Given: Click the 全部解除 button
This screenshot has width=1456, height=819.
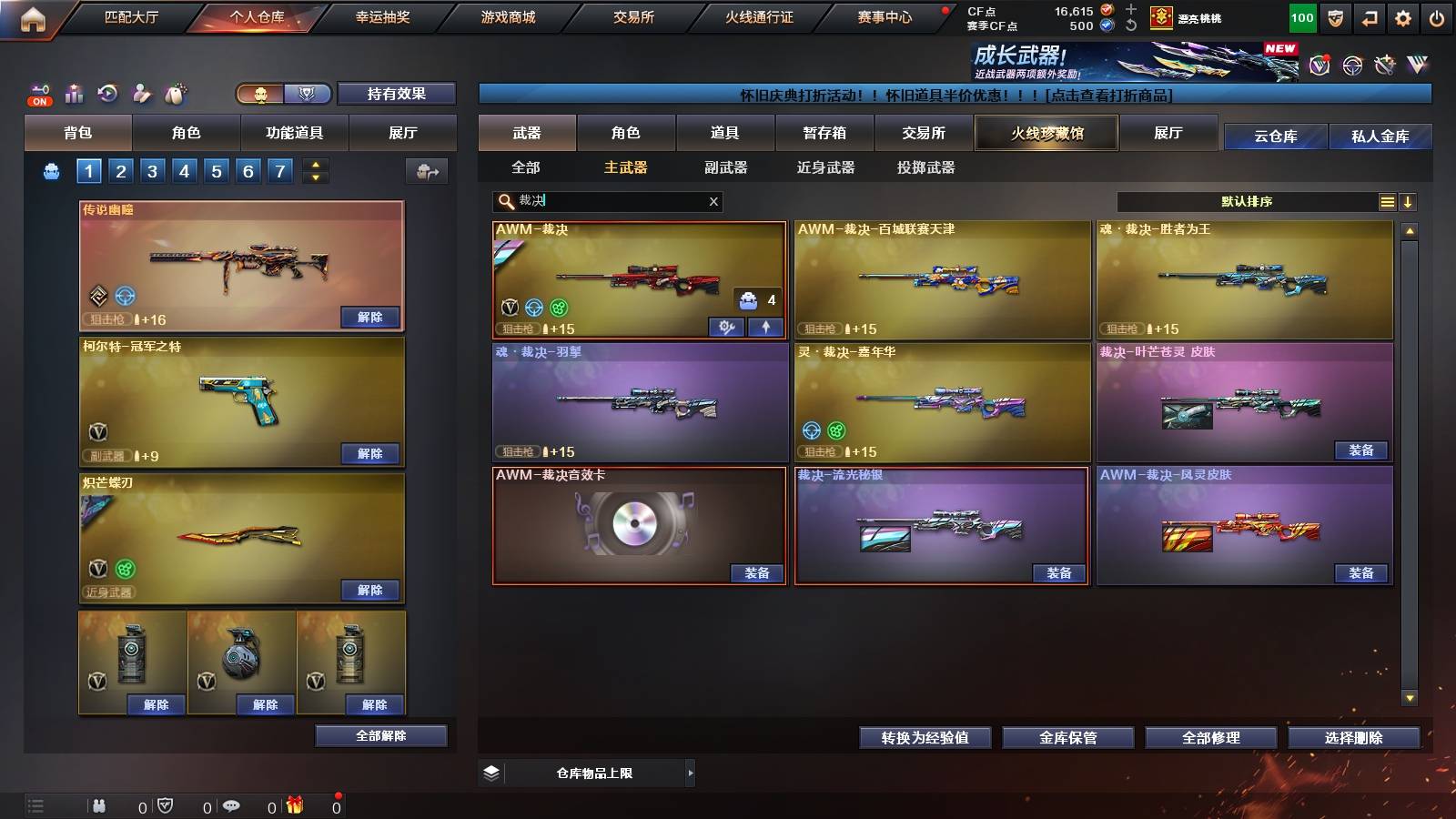Looking at the screenshot, I should pyautogui.click(x=379, y=735).
